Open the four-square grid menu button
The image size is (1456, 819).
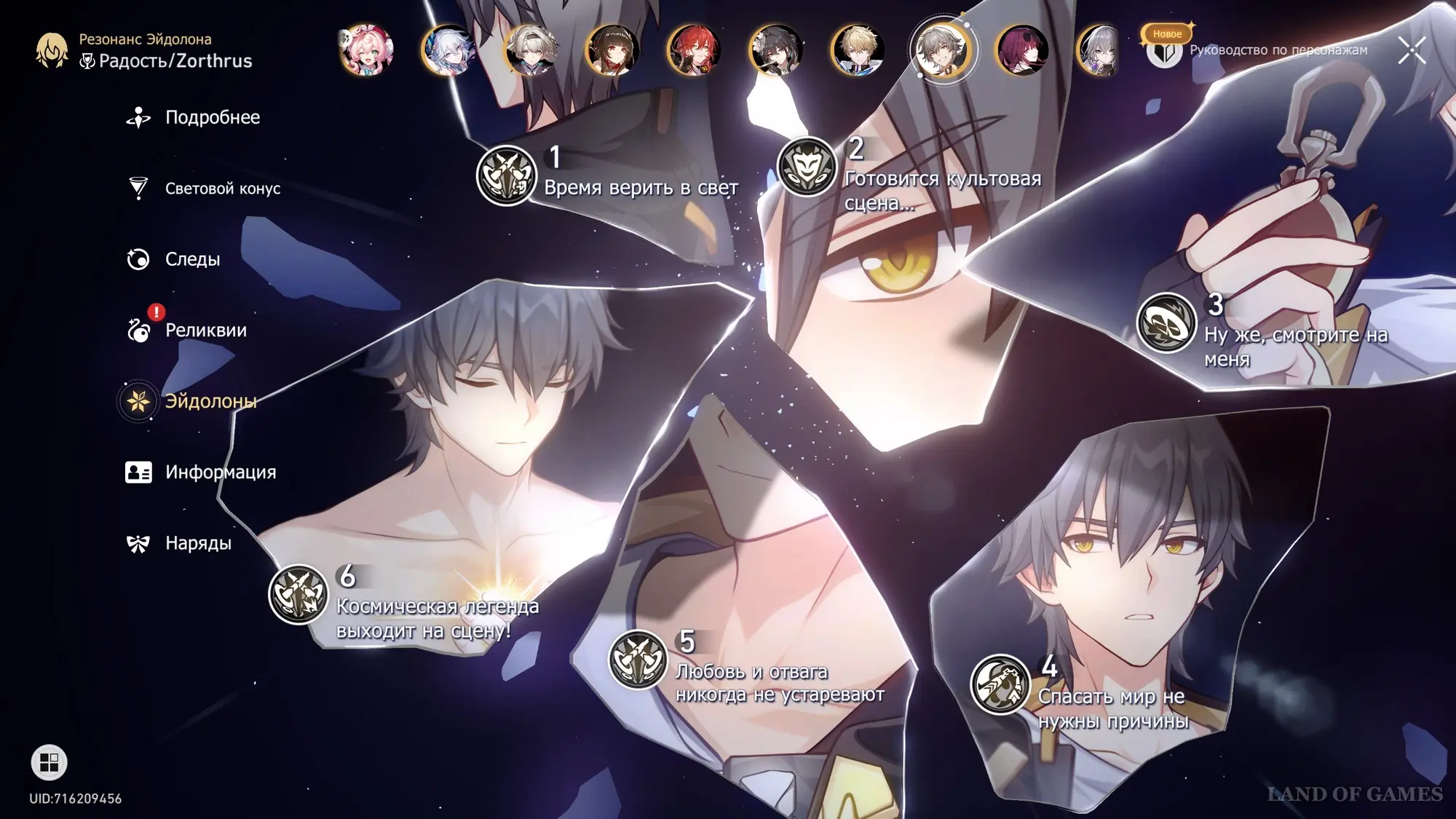point(49,762)
